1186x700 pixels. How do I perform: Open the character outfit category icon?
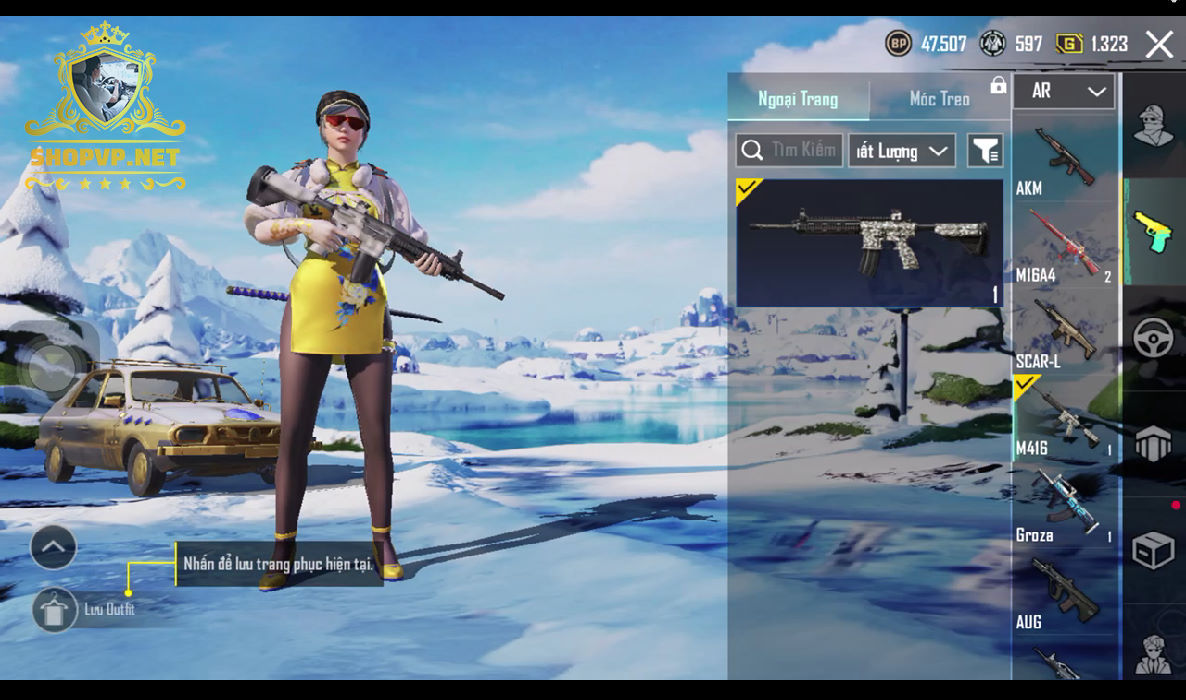coord(1153,125)
